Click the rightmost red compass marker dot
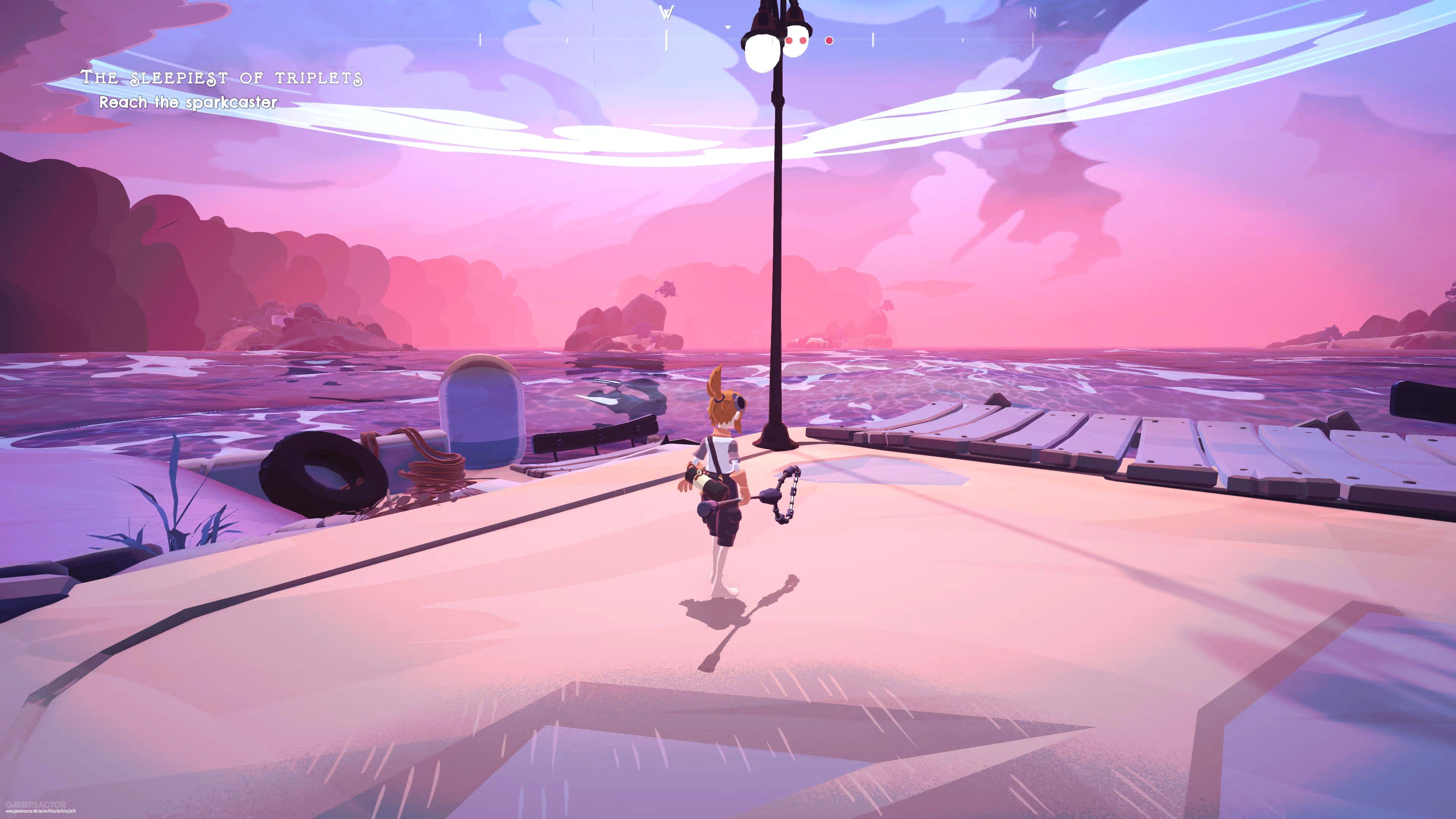 [829, 41]
